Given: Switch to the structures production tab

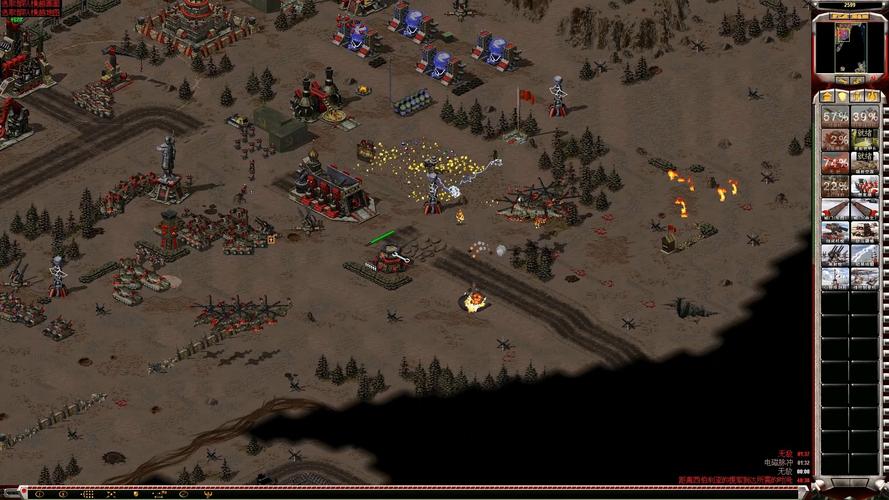Looking at the screenshot, I should click(x=828, y=96).
